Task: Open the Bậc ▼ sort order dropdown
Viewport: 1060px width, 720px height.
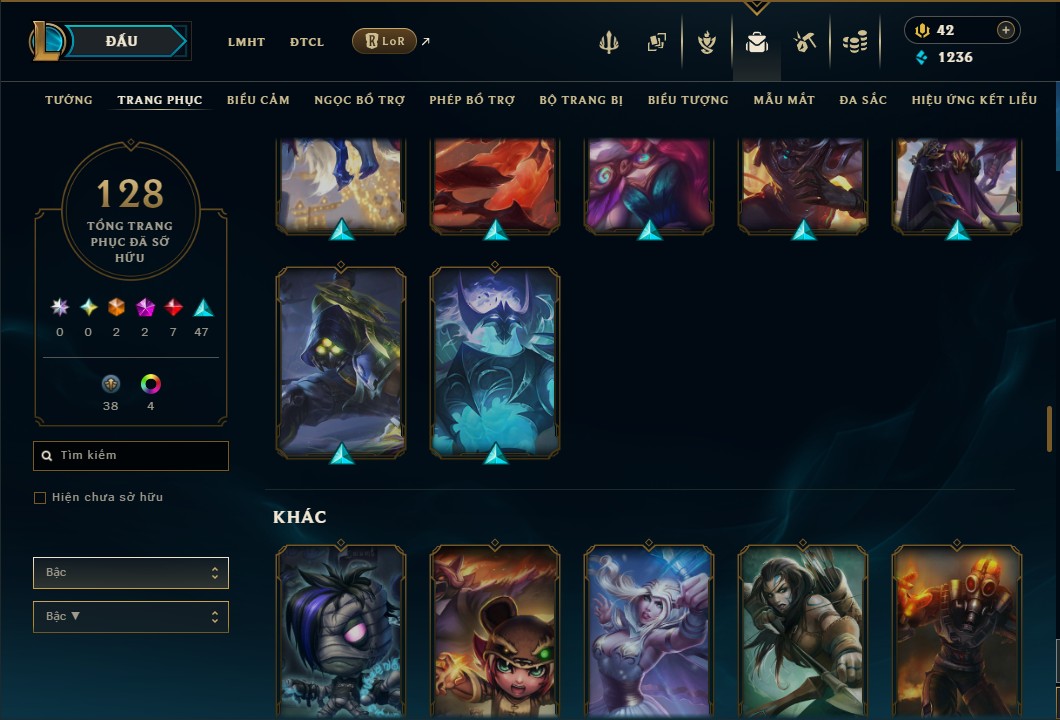Action: [x=131, y=617]
